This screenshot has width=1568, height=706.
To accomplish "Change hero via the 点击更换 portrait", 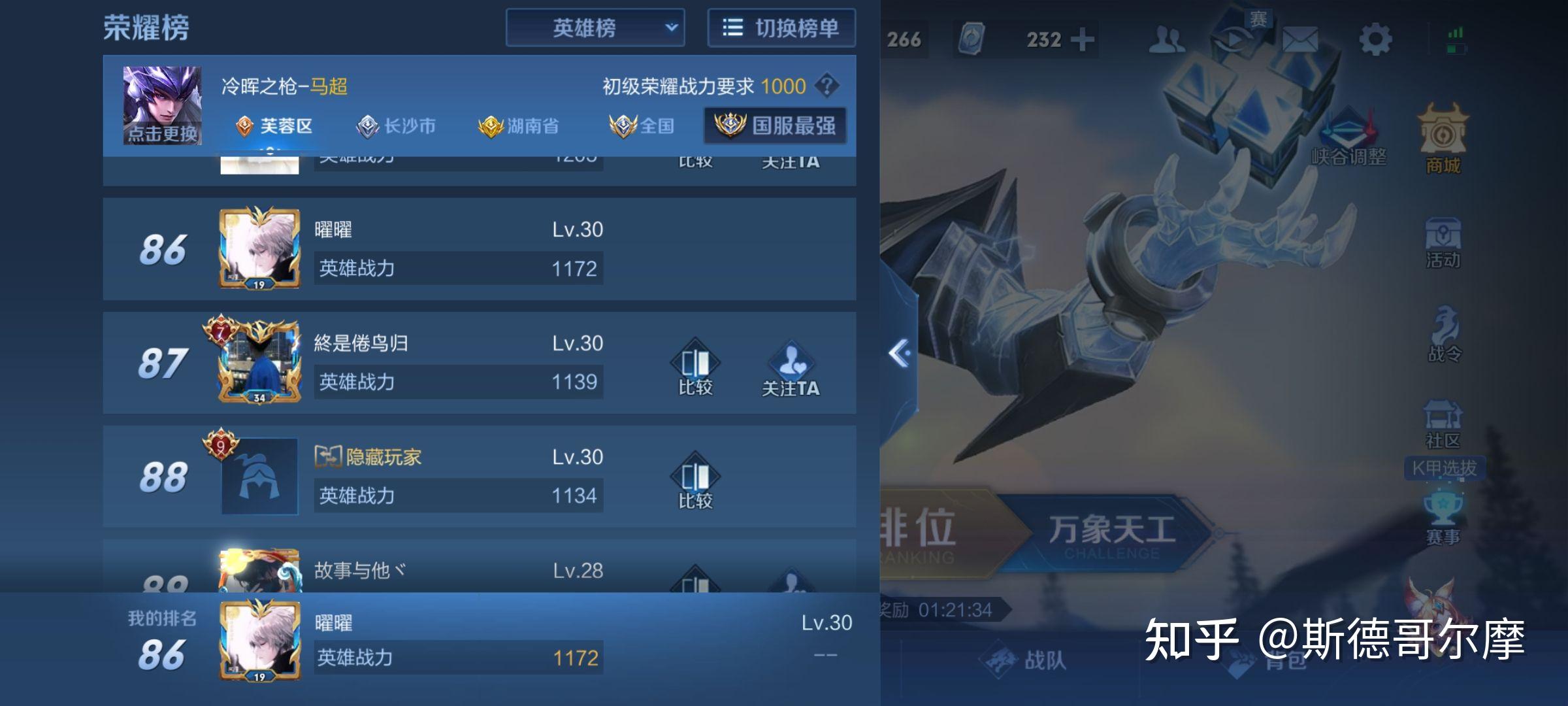I will pos(162,105).
